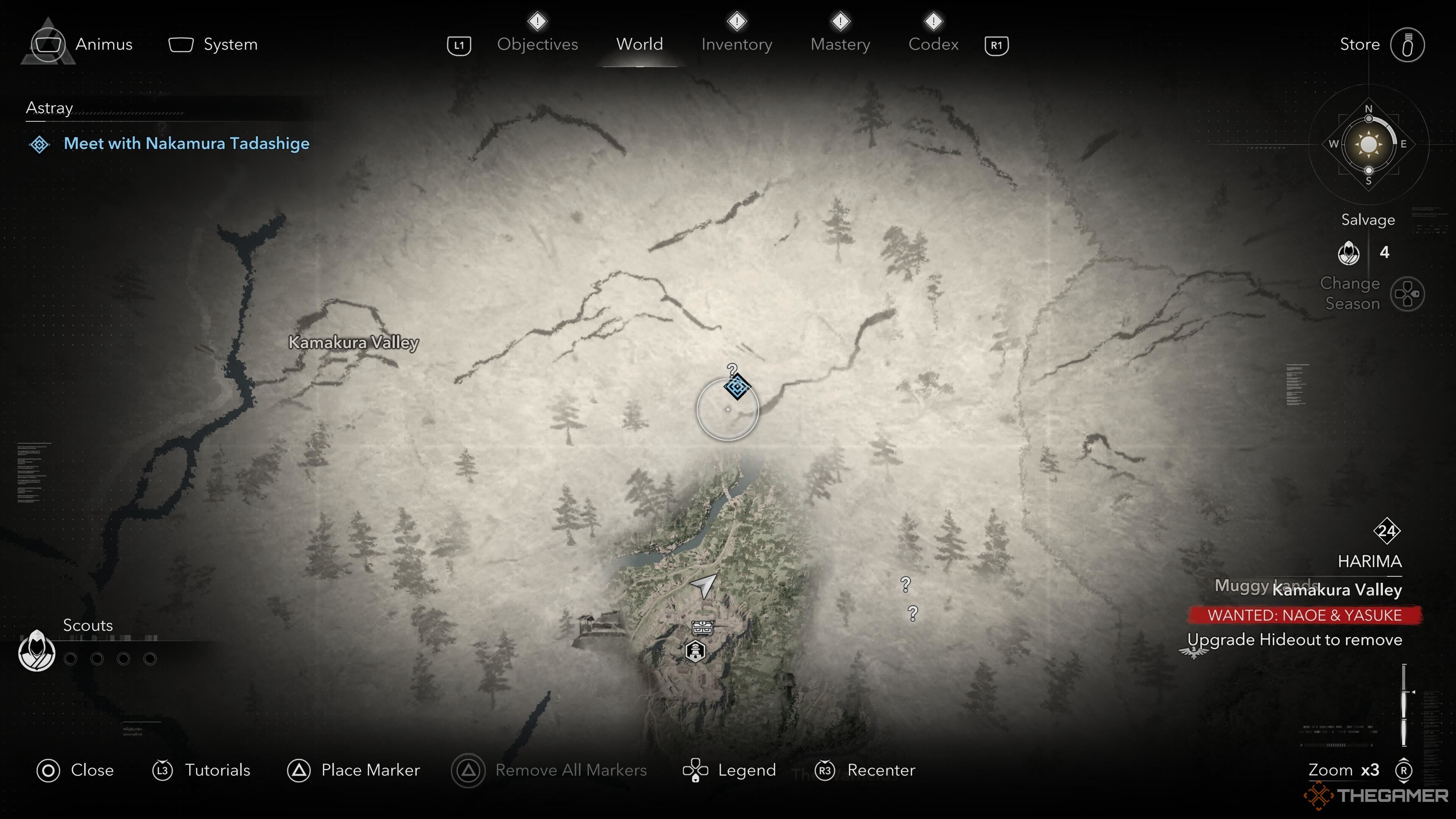This screenshot has width=1456, height=819.
Task: Click the treasure chest map marker
Action: [702, 627]
